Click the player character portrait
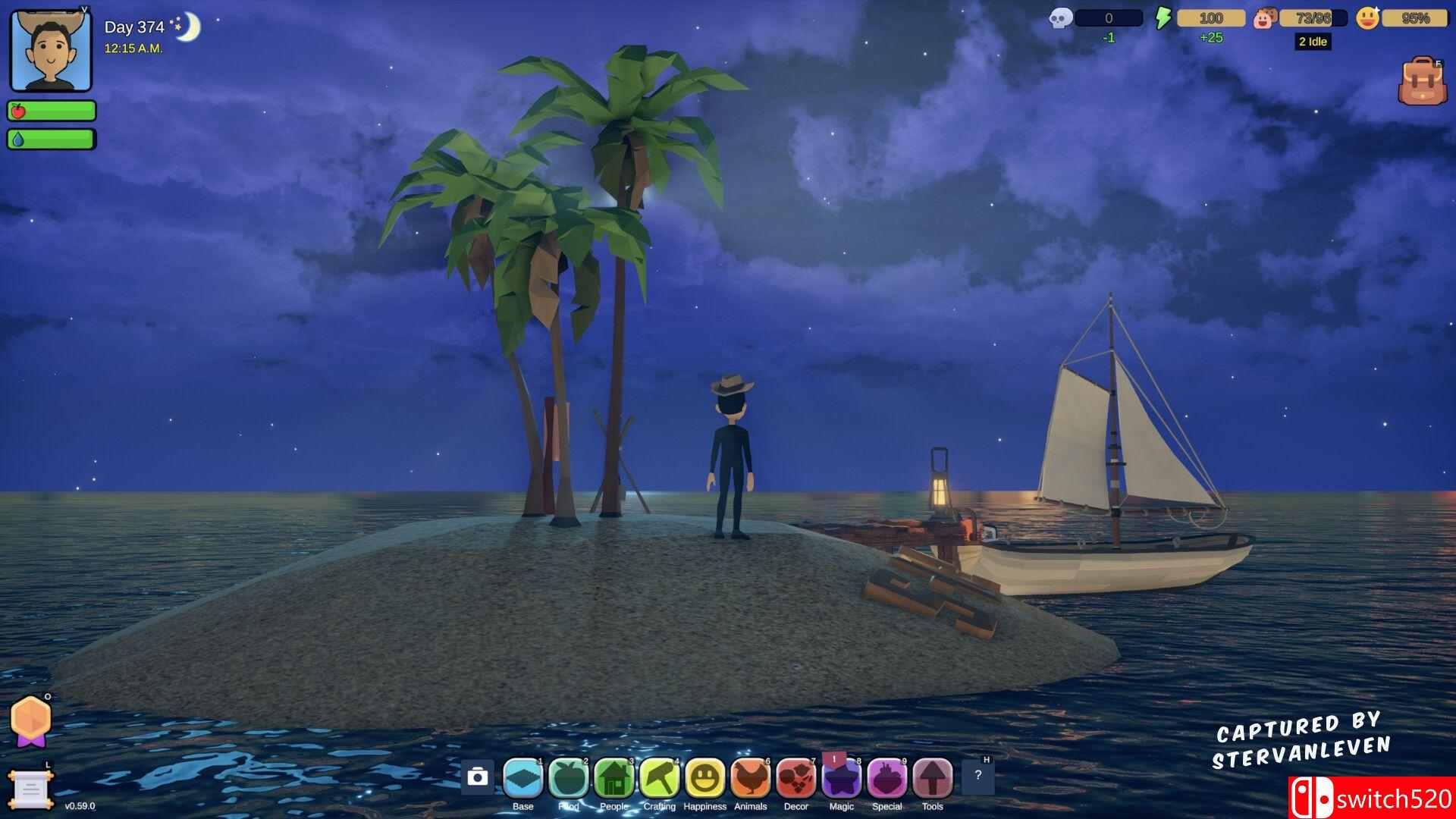The image size is (1456, 819). click(x=51, y=52)
